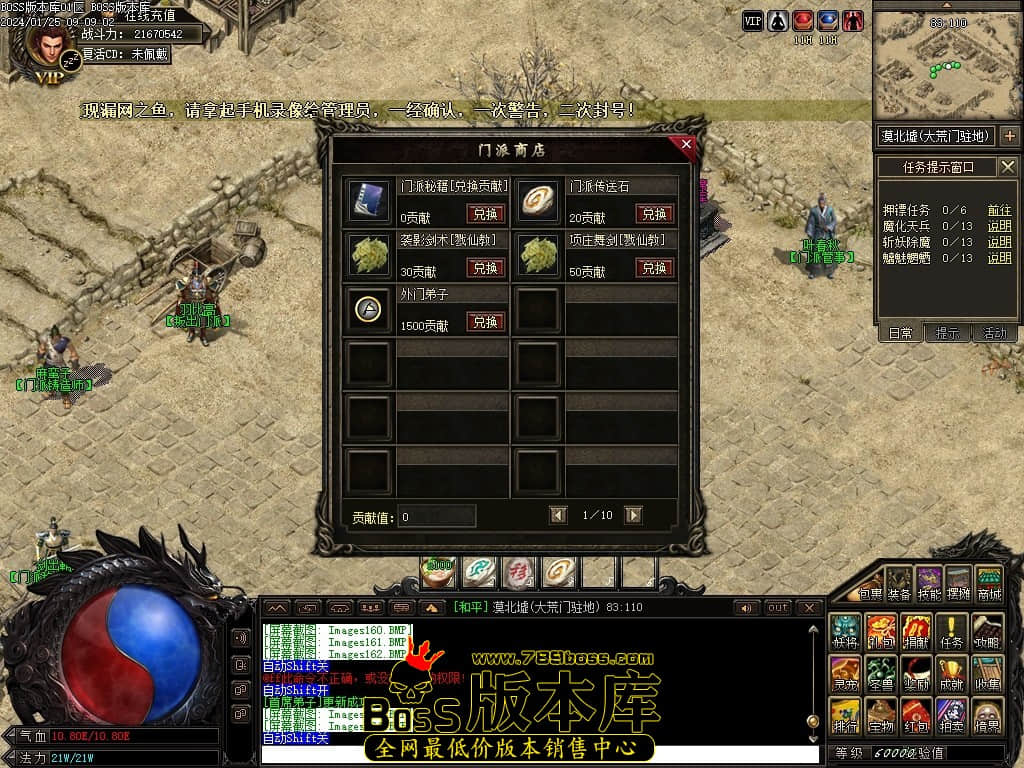Close the 门派商店 shop window
Image resolution: width=1024 pixels, height=768 pixels.
686,144
